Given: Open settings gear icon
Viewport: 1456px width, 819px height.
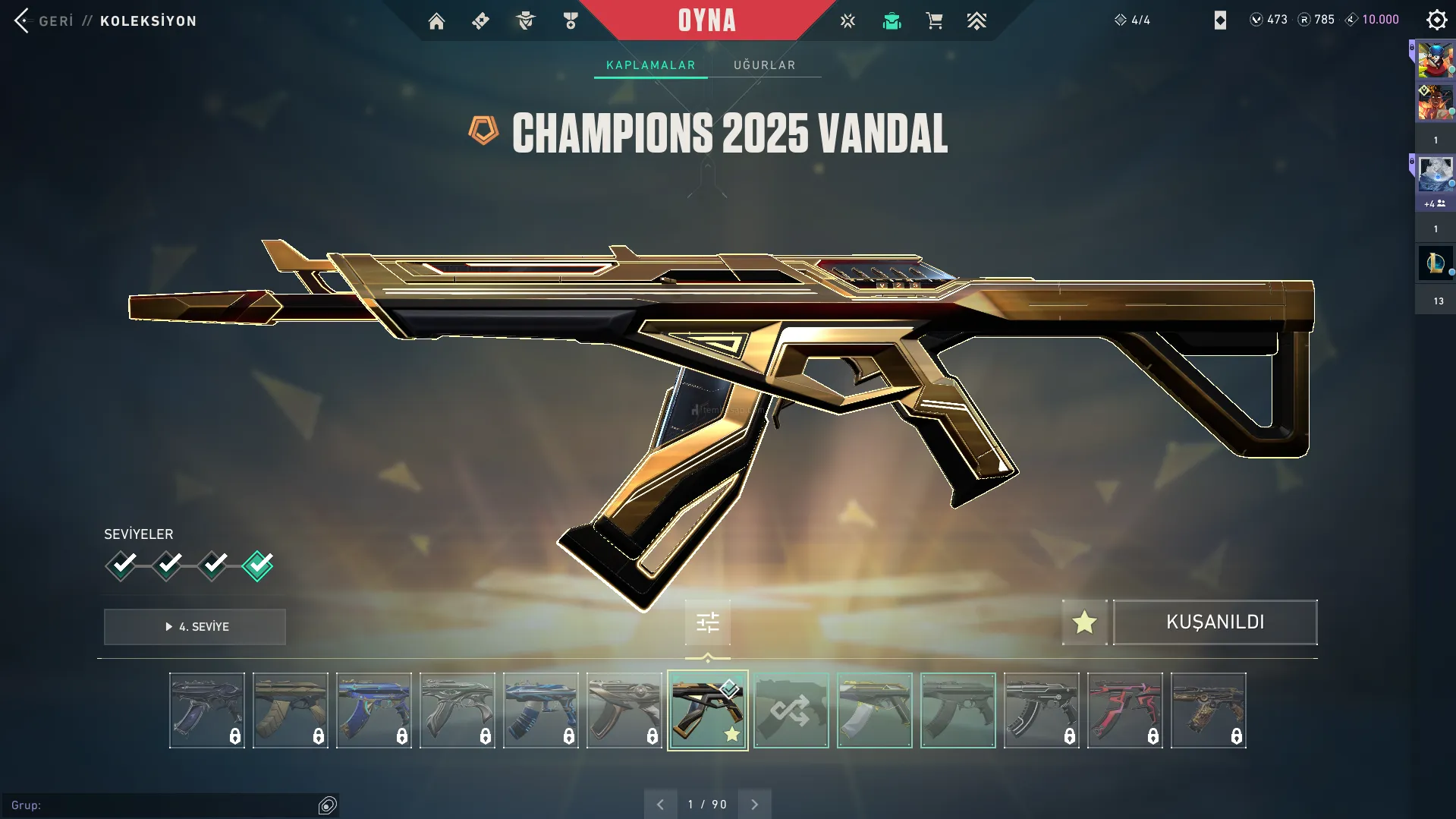Looking at the screenshot, I should coord(1436,20).
